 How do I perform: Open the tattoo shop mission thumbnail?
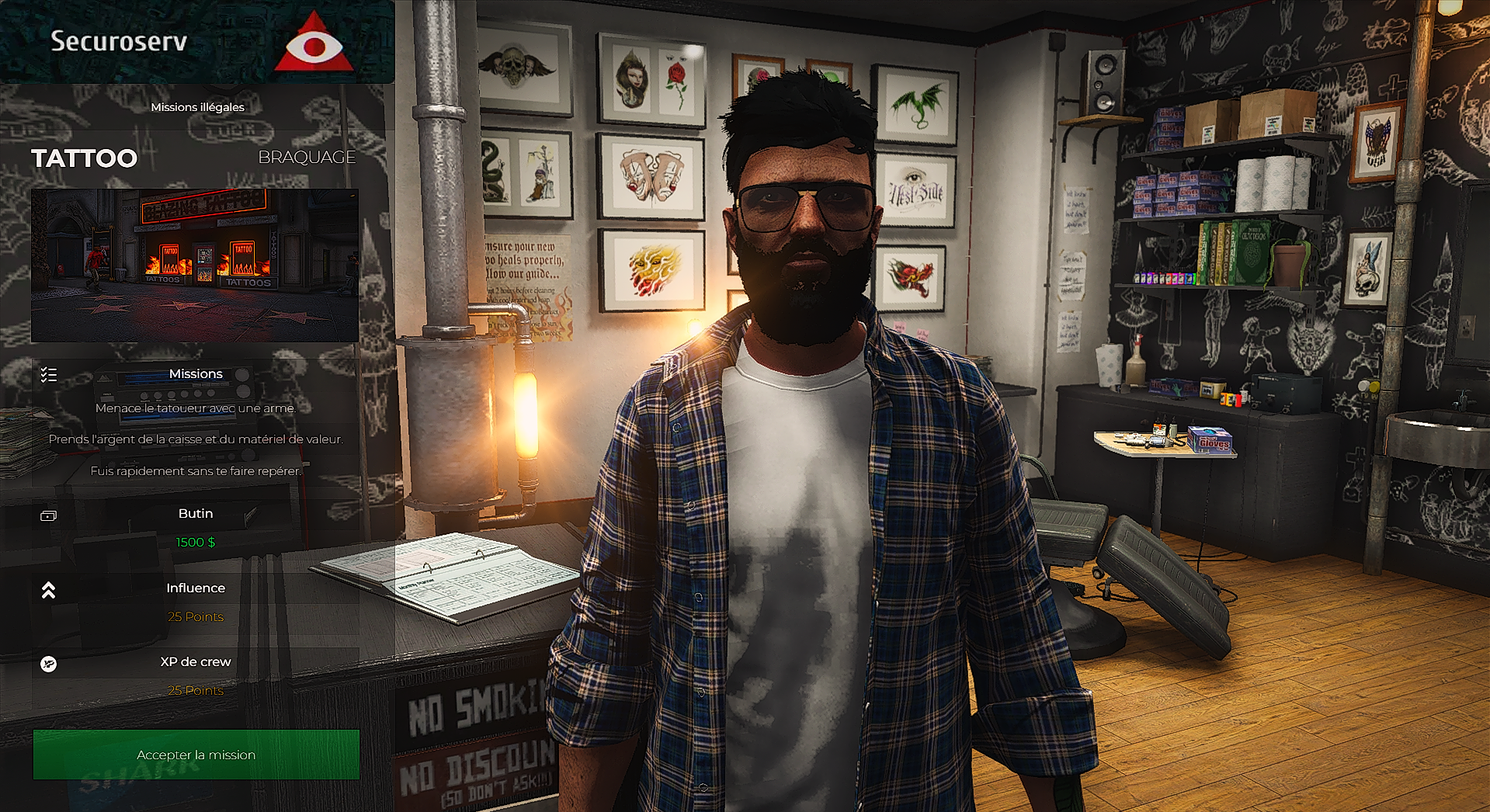point(195,265)
